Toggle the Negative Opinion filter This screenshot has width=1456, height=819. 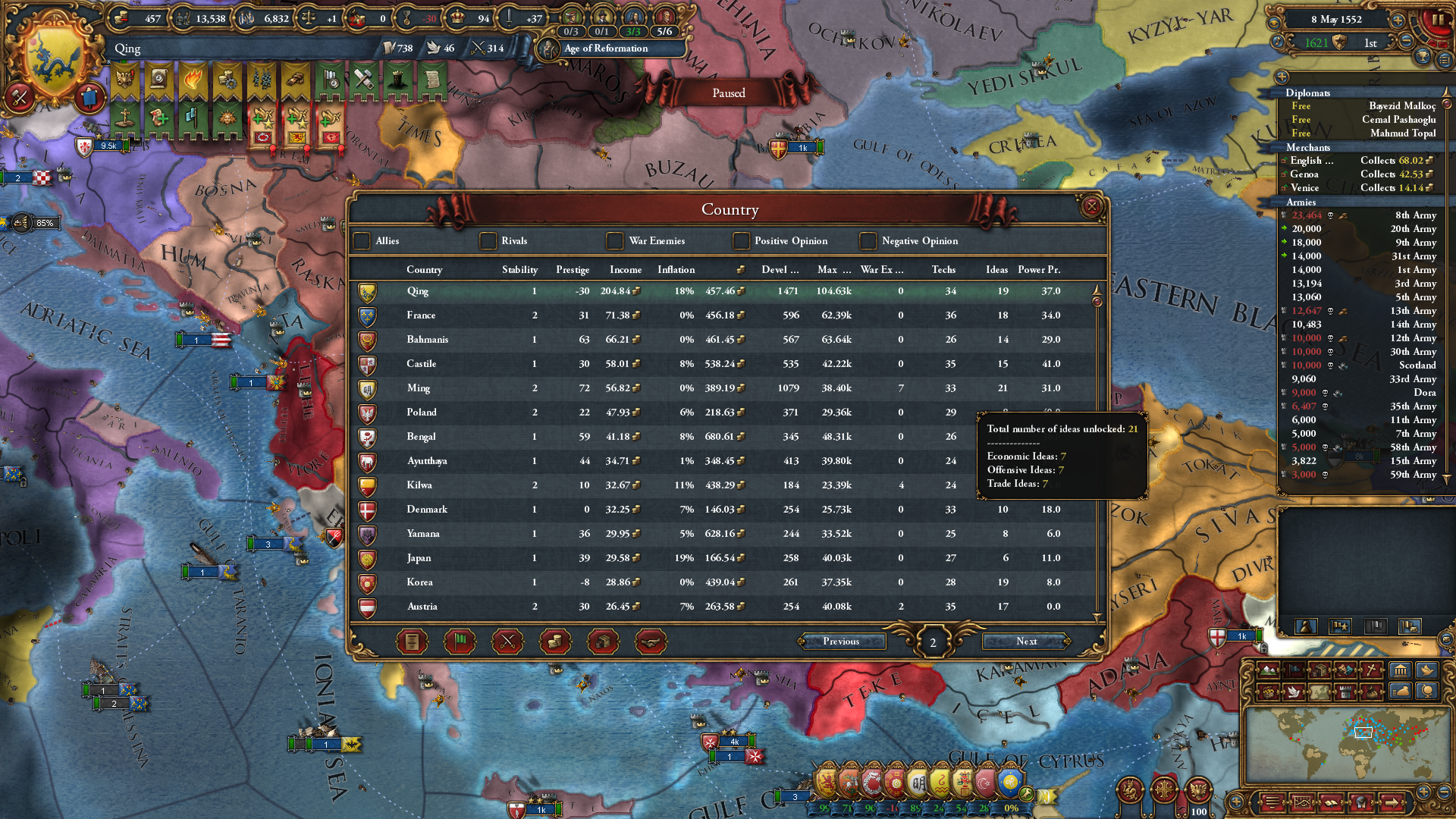pyautogui.click(x=868, y=241)
